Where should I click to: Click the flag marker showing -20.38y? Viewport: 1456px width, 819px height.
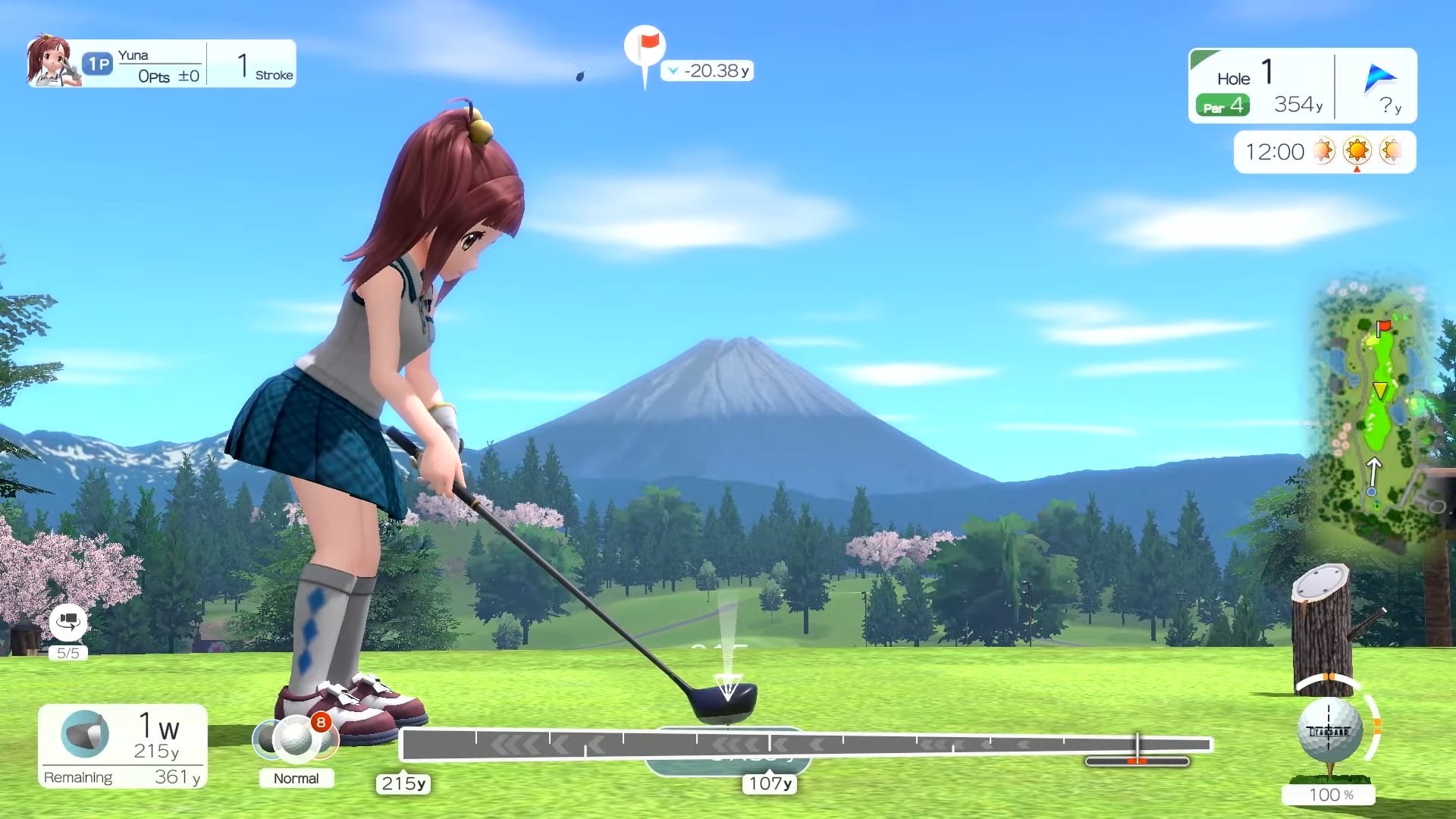pos(645,49)
